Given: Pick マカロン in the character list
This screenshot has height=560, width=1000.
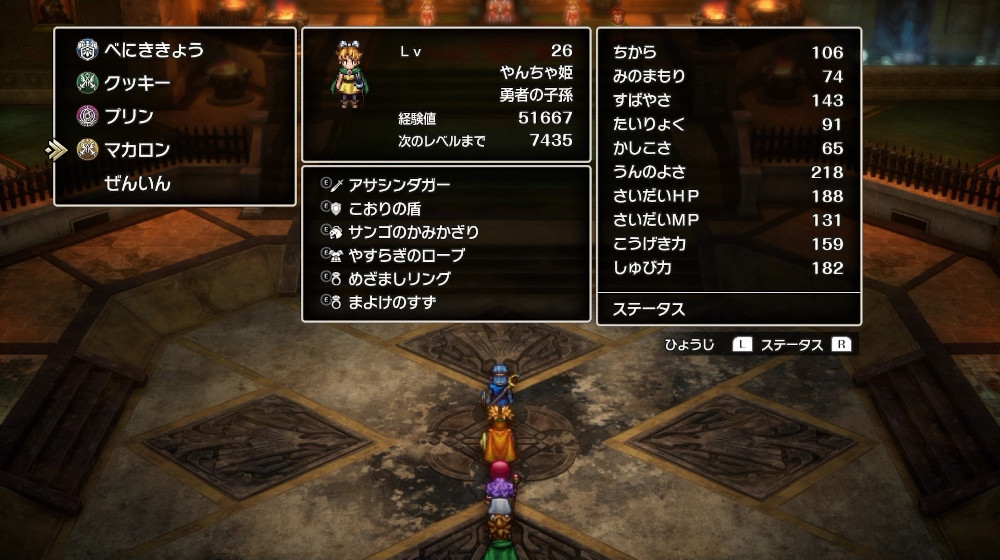Looking at the screenshot, I should pyautogui.click(x=137, y=150).
